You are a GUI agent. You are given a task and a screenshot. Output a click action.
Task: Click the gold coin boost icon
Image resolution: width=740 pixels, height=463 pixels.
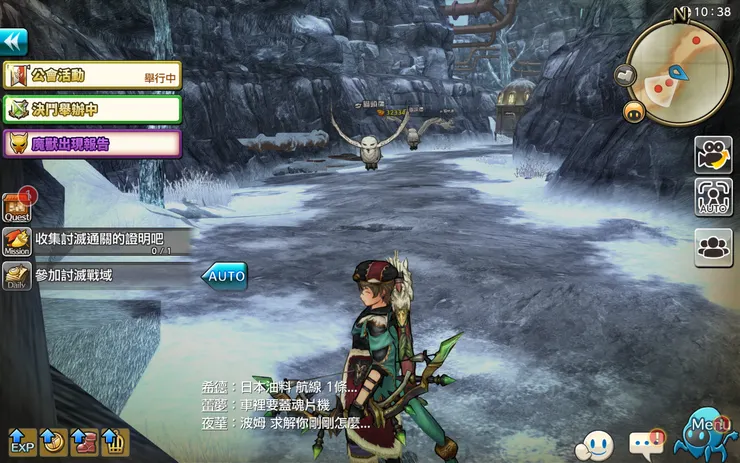point(52,440)
